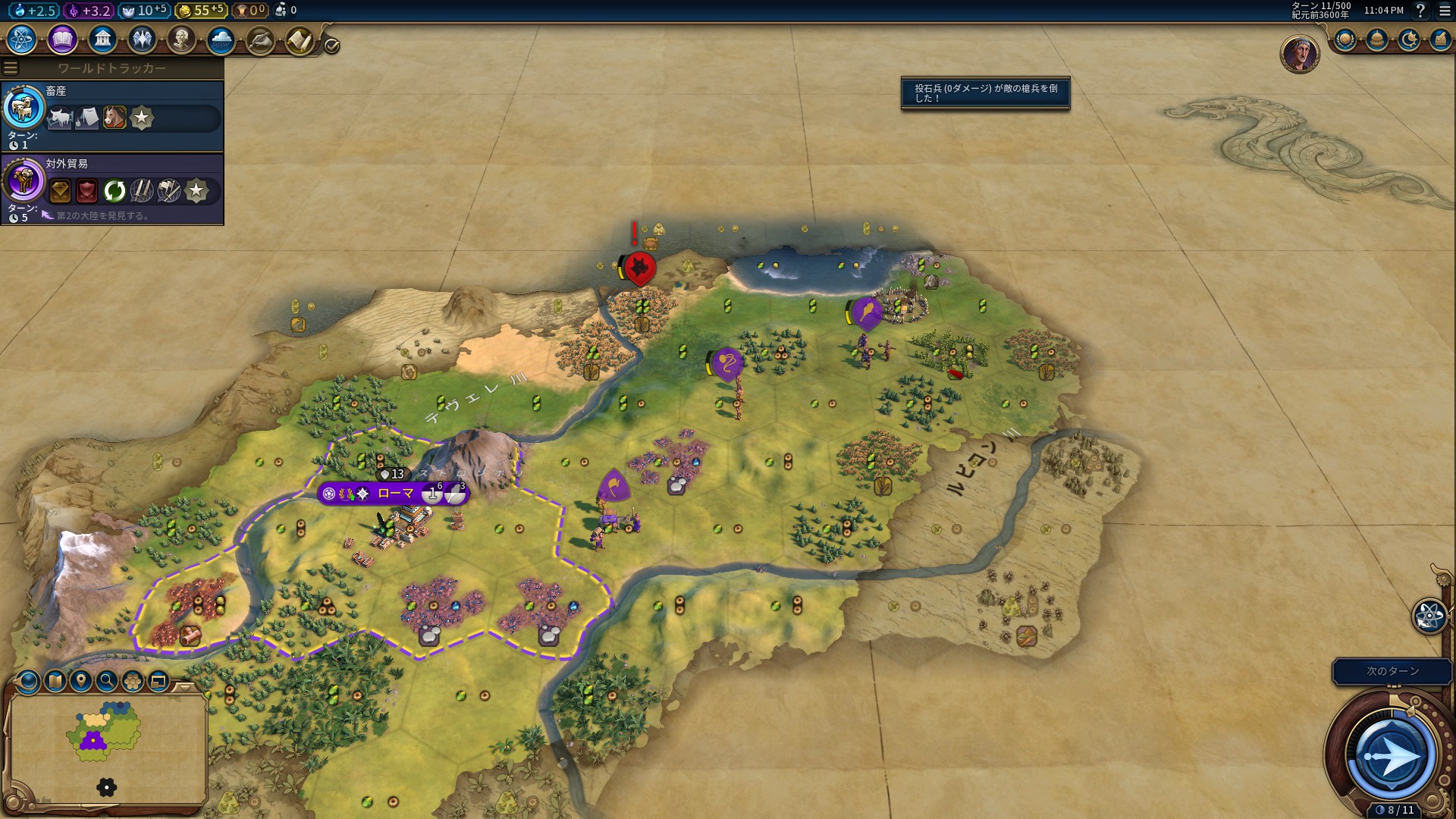Open the civics tree book icon

click(62, 39)
